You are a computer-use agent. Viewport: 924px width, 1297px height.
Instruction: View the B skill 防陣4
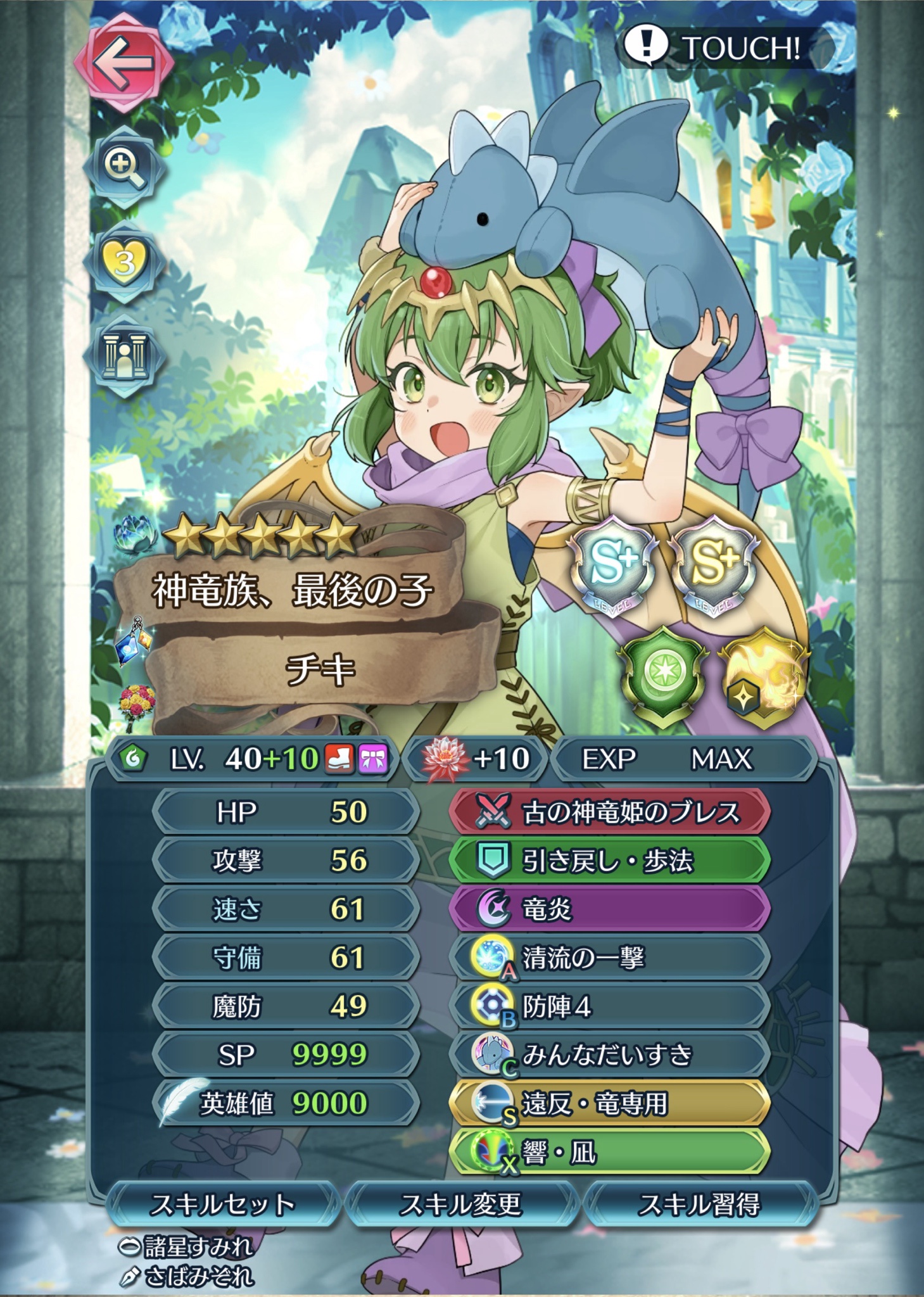(609, 1006)
